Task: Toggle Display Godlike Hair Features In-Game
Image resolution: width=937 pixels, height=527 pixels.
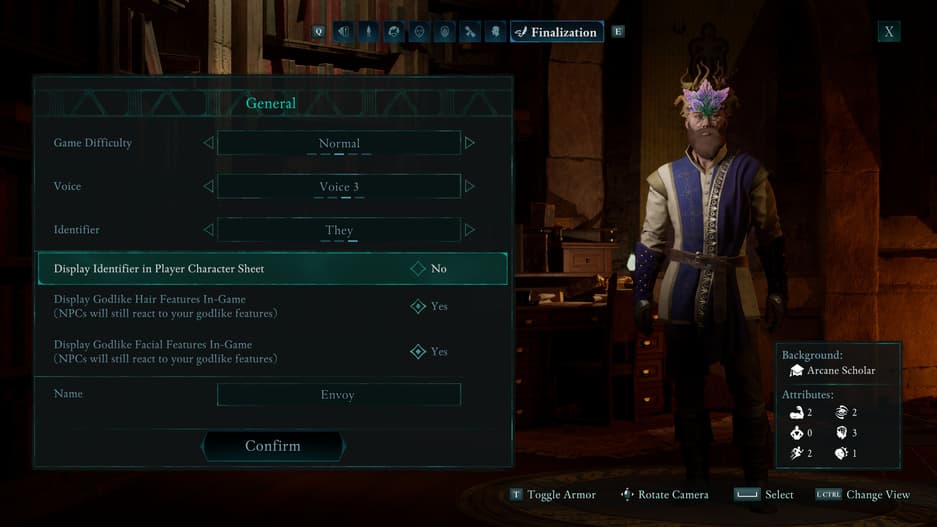Action: click(x=418, y=306)
